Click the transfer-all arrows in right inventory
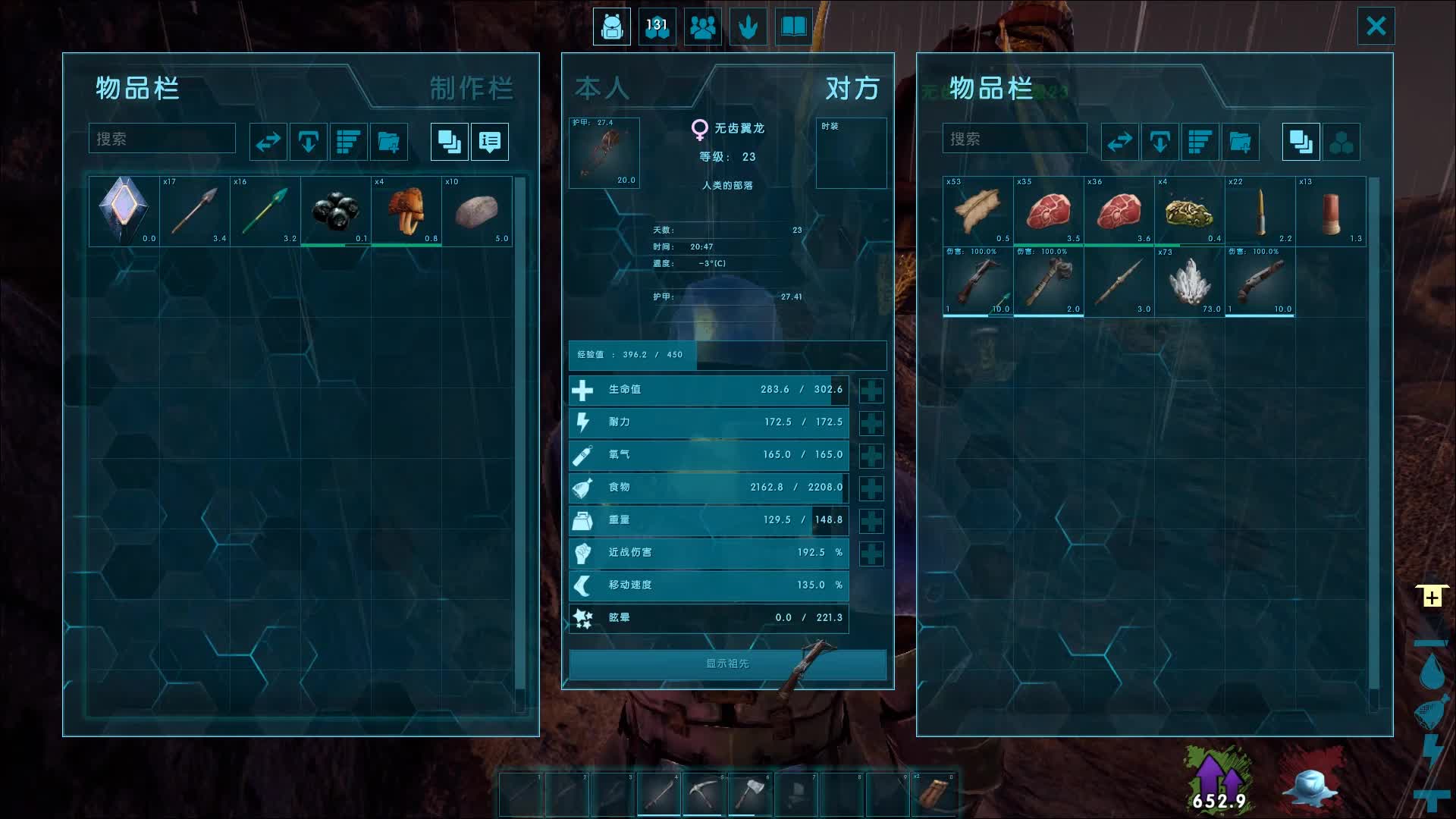This screenshot has height=819, width=1456. pyautogui.click(x=1119, y=142)
